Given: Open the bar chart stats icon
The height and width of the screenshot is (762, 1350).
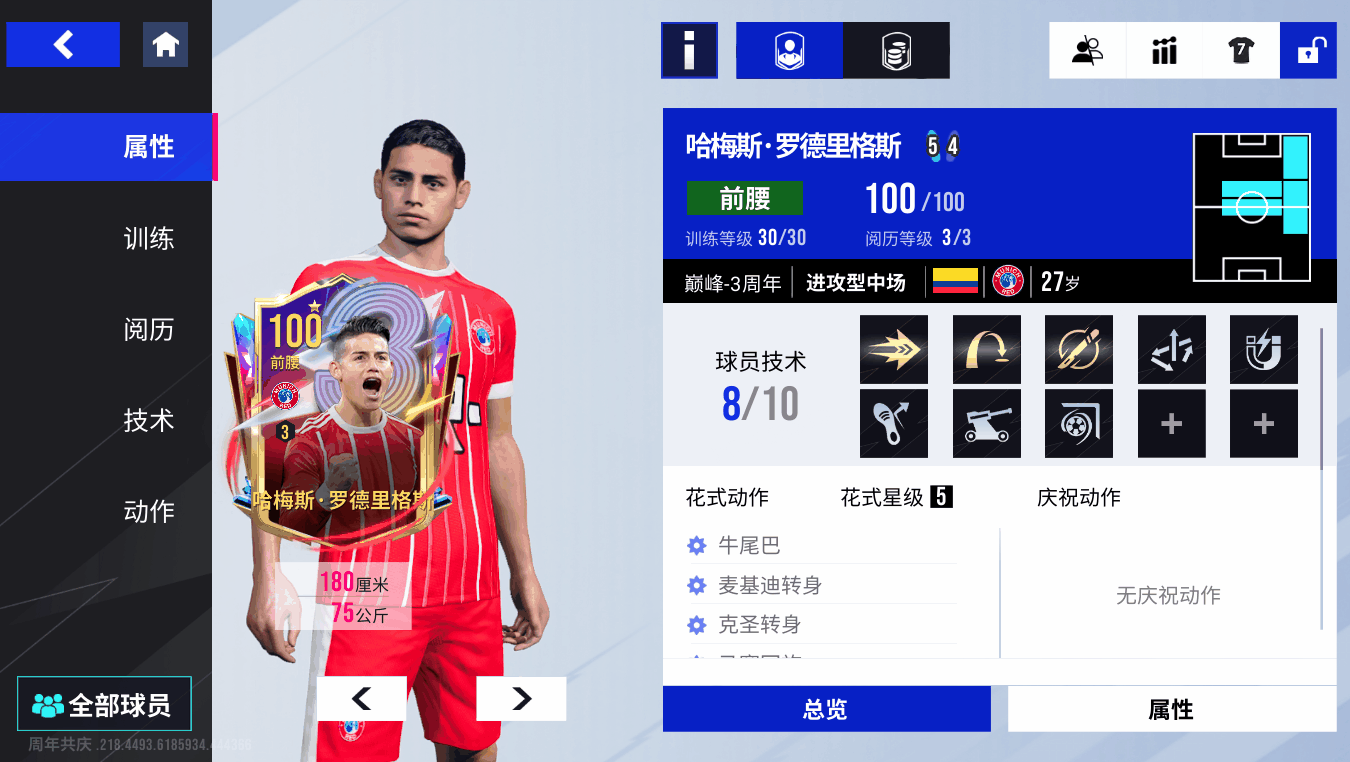Looking at the screenshot, I should [x=1164, y=50].
